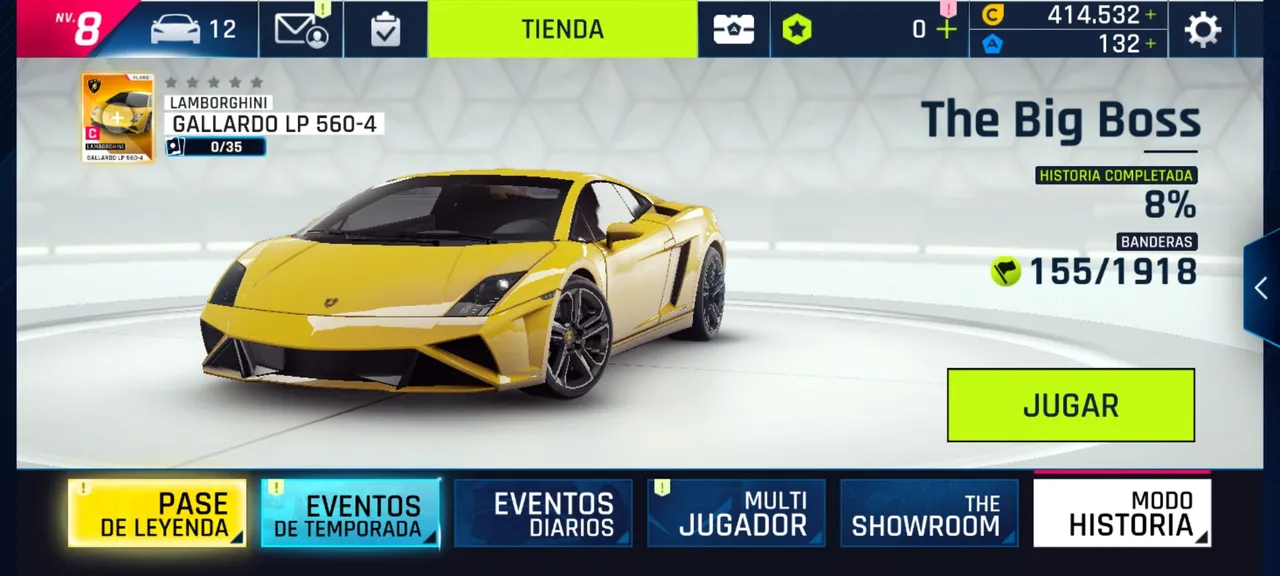1280x576 pixels.
Task: Open the mail inbox icon
Action: click(x=301, y=29)
